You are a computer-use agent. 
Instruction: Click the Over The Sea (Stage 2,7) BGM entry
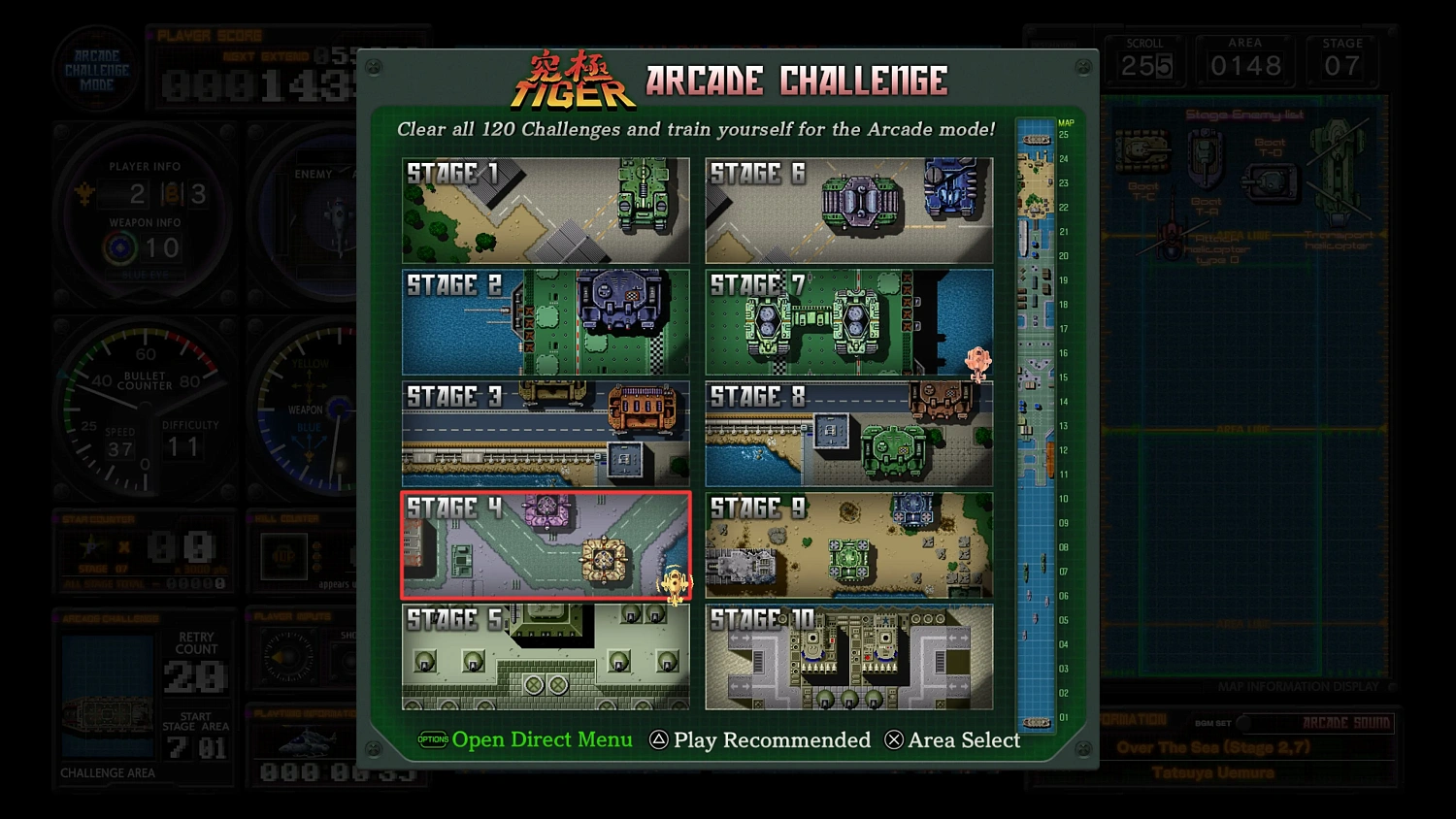tap(1215, 747)
